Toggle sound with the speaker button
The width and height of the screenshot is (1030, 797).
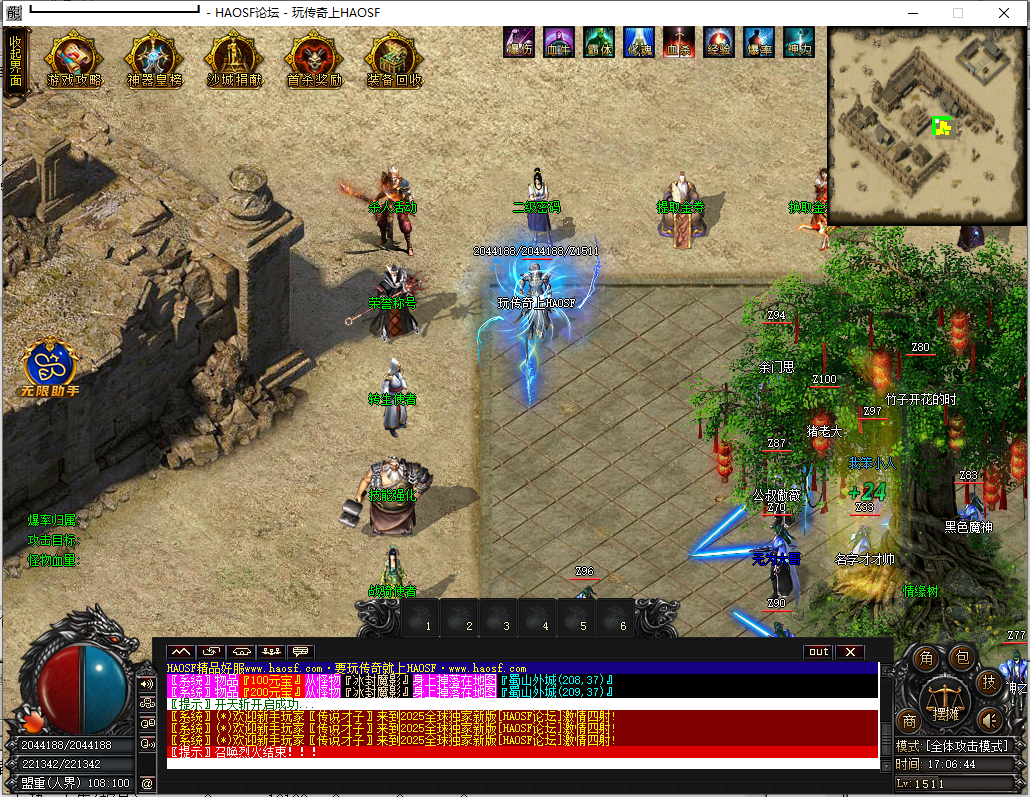(x=989, y=720)
